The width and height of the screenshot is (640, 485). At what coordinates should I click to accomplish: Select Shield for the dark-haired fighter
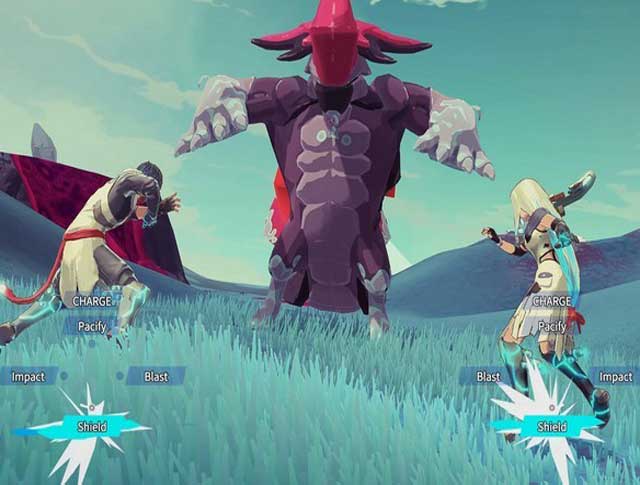click(92, 427)
